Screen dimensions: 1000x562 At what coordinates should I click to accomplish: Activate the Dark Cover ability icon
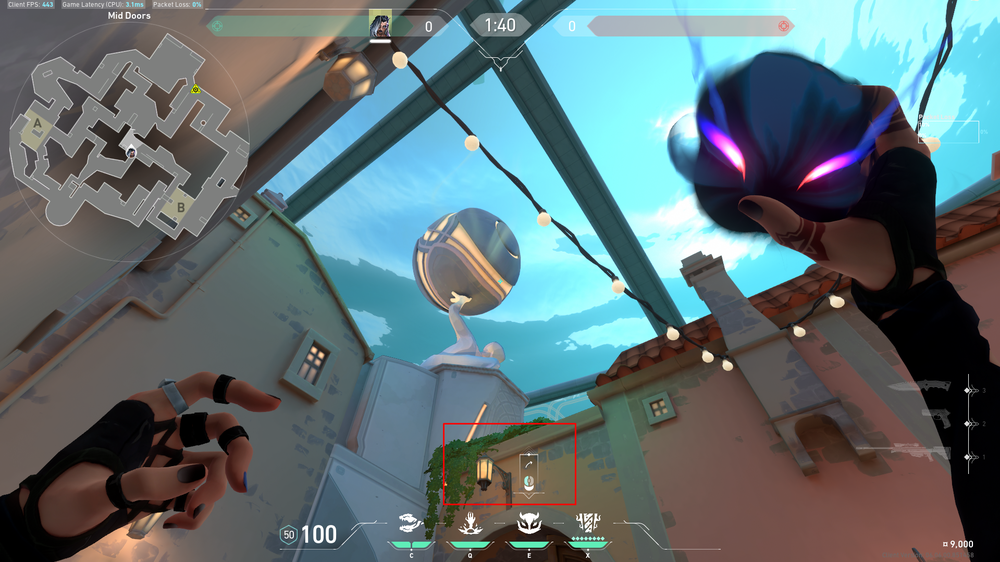pyautogui.click(x=527, y=522)
